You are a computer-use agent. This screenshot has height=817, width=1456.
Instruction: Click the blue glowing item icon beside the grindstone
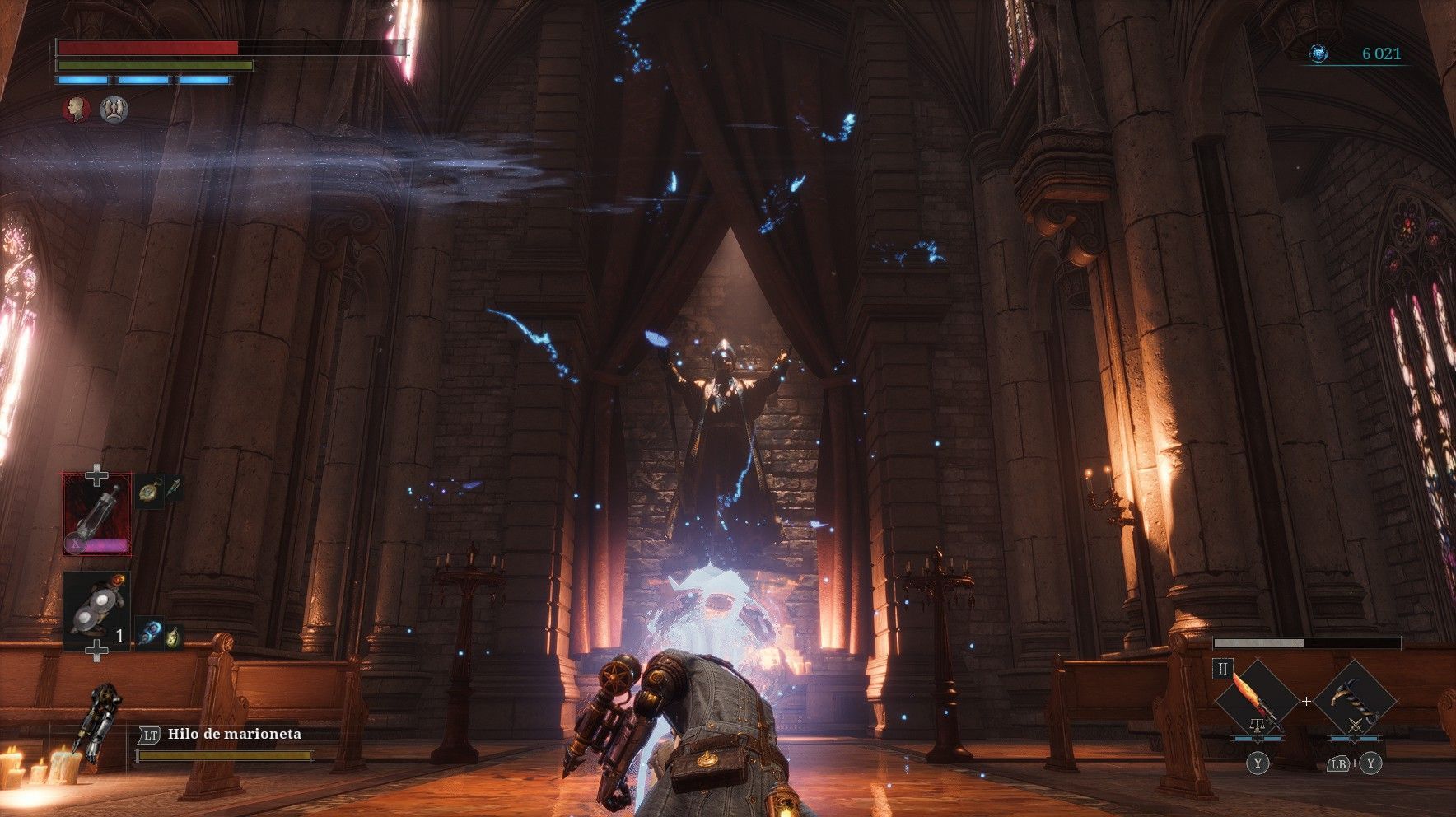click(x=149, y=633)
